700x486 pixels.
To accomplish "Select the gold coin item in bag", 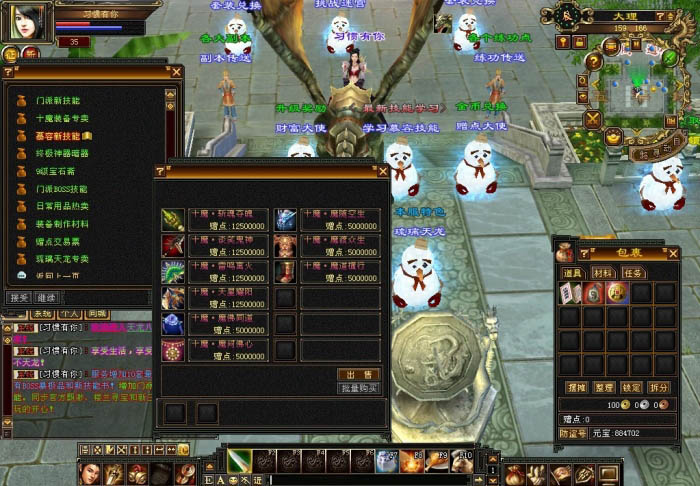I will [617, 293].
